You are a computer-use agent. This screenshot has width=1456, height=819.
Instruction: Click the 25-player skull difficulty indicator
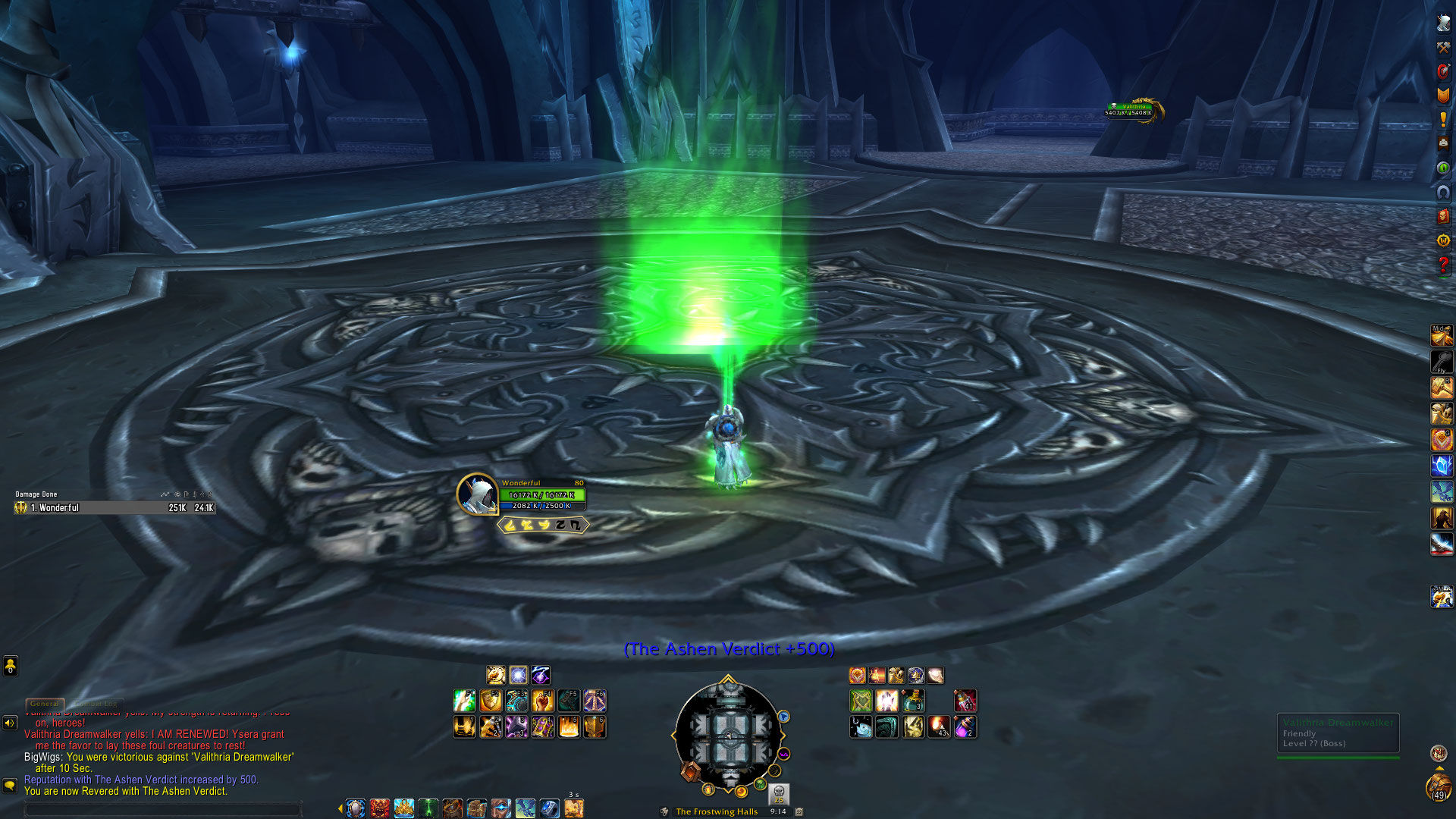click(779, 794)
